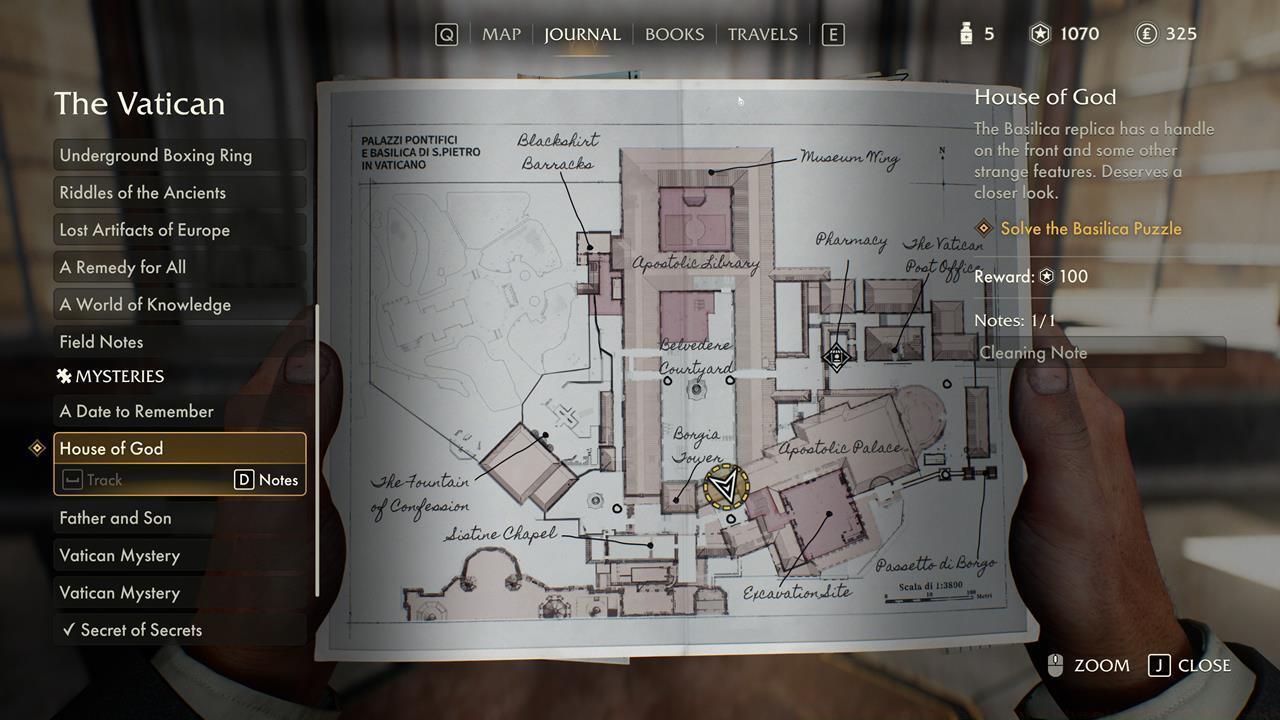
Task: Click the E key prompt after TRAVELS
Action: (832, 33)
